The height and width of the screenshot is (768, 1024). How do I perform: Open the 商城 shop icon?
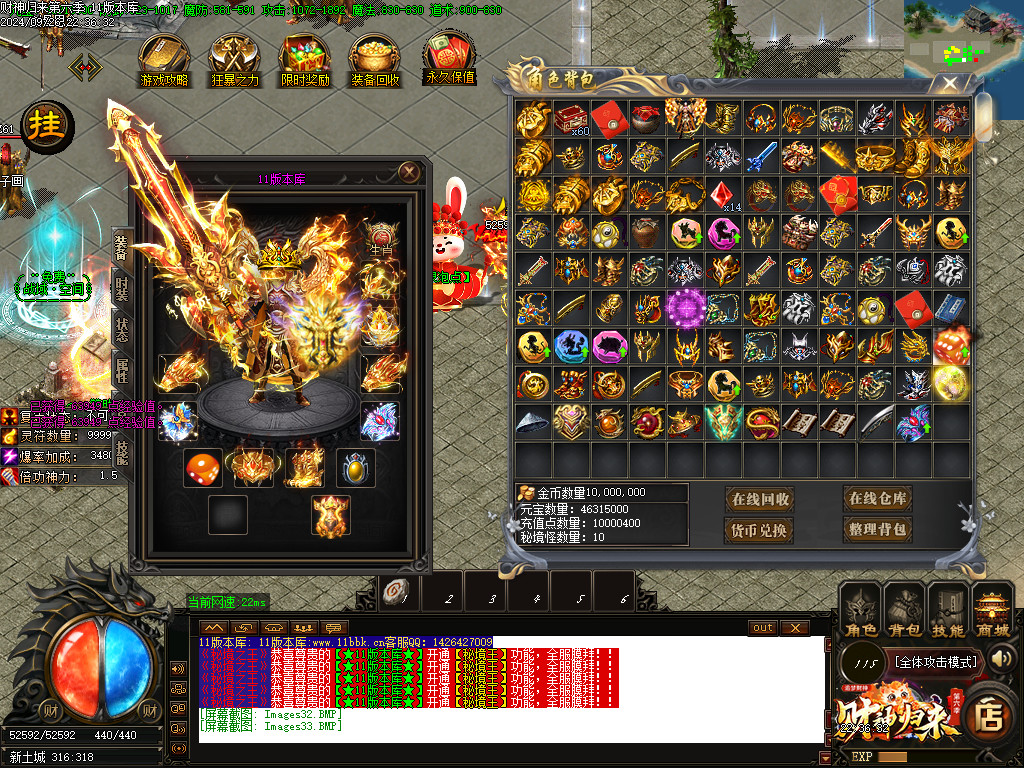point(993,610)
